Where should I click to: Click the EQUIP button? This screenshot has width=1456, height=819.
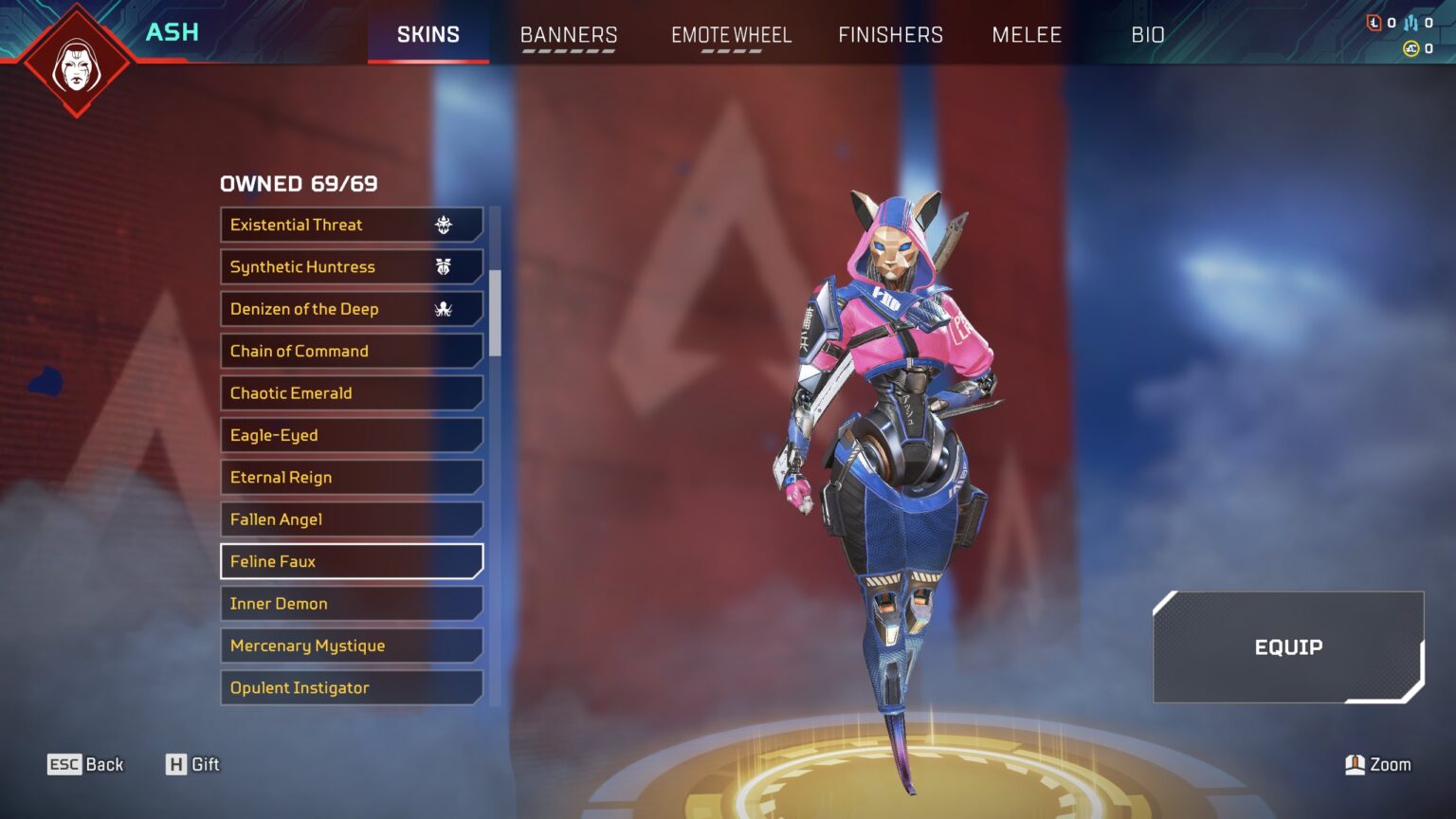1288,646
